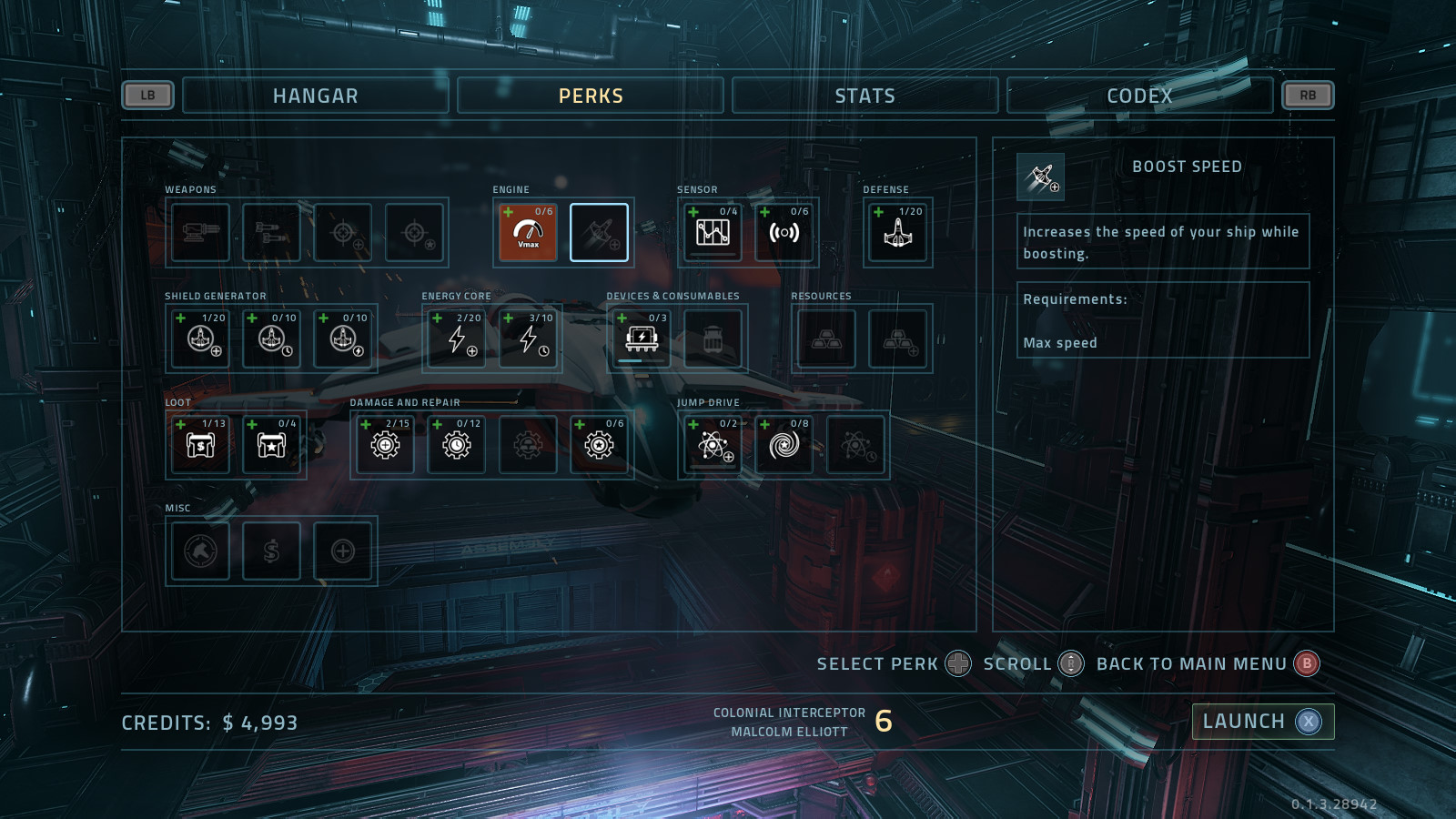This screenshot has width=1456, height=819.
Task: Select the sensor graph perk
Action: pyautogui.click(x=713, y=233)
